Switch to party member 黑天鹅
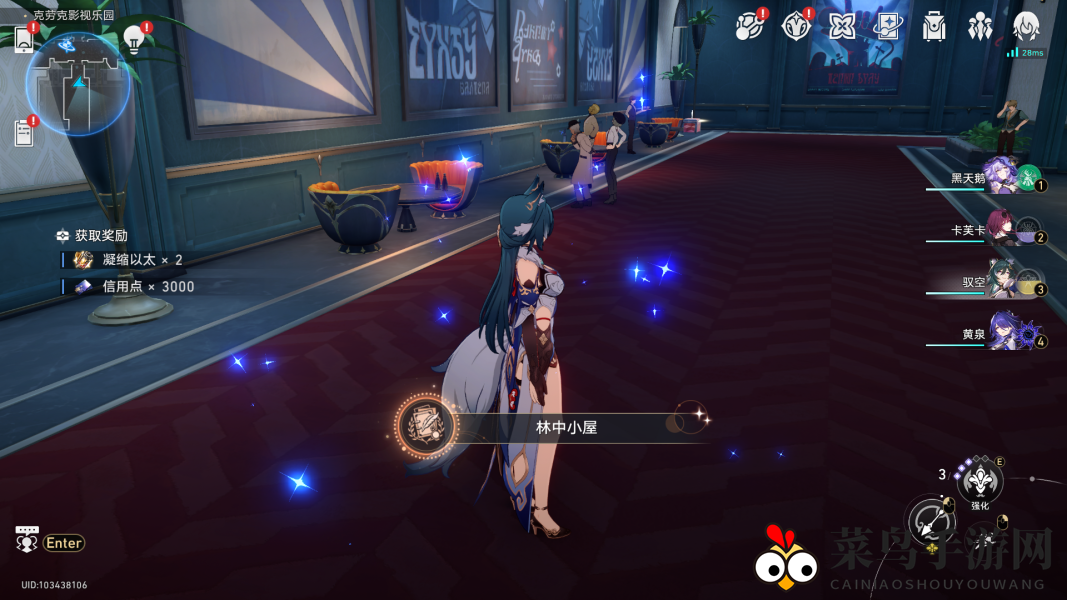This screenshot has height=600, width=1067. click(x=1005, y=178)
